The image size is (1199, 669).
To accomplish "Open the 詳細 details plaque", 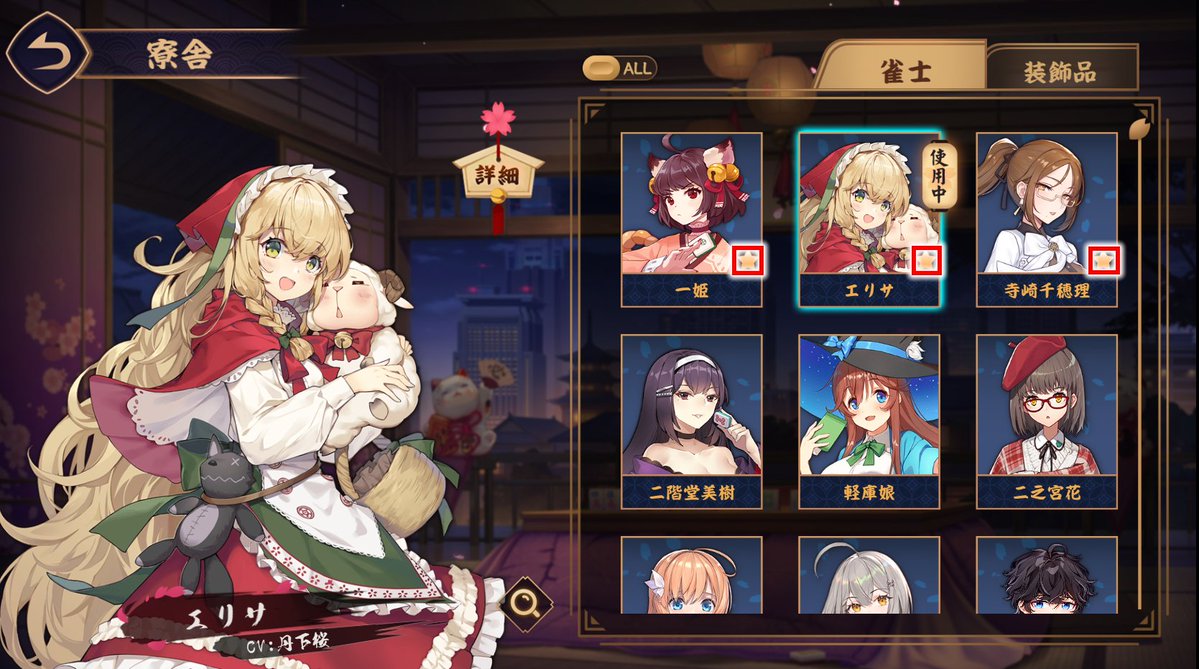I will pos(497,175).
